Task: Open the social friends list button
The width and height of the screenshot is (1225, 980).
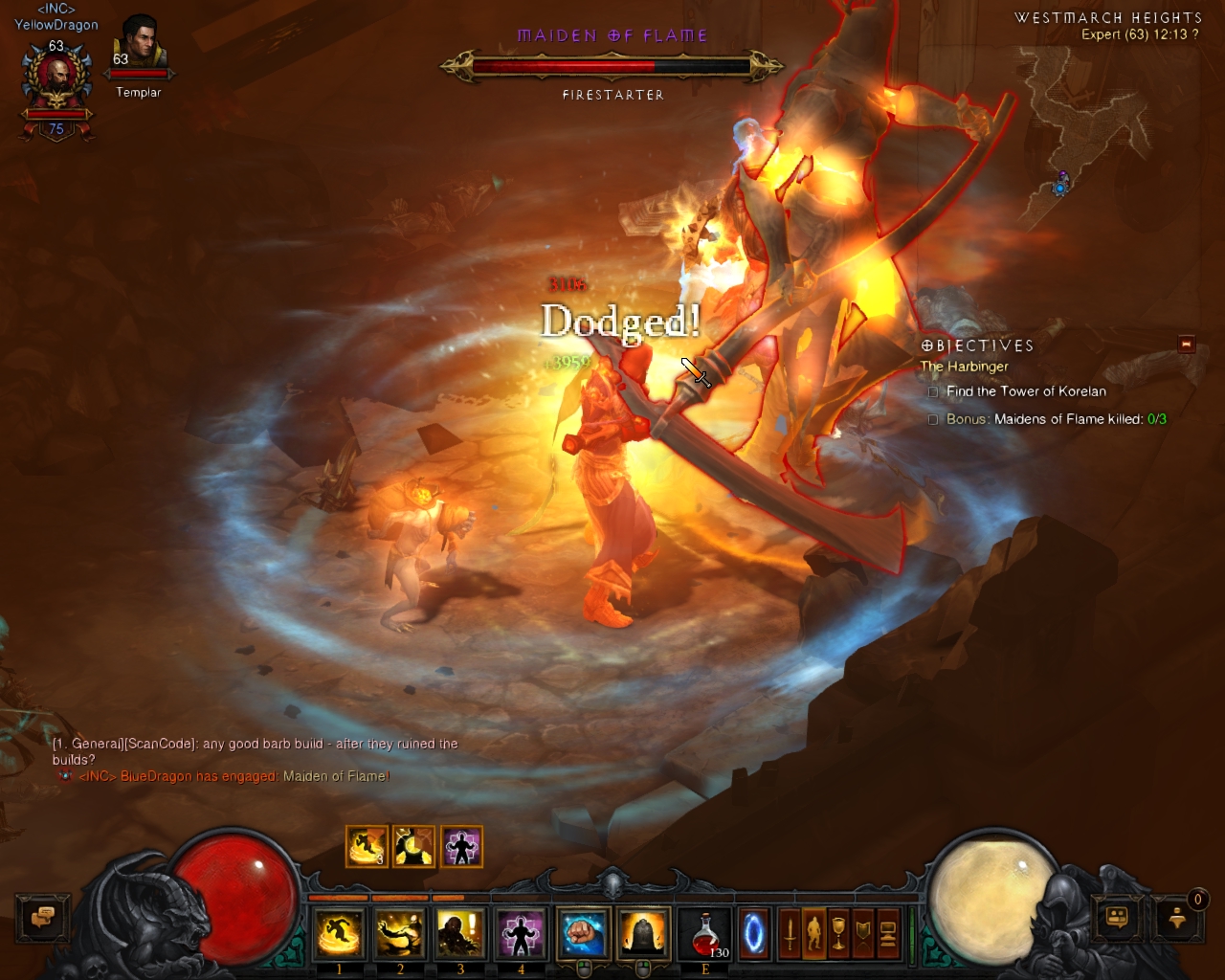Action: point(1117,919)
